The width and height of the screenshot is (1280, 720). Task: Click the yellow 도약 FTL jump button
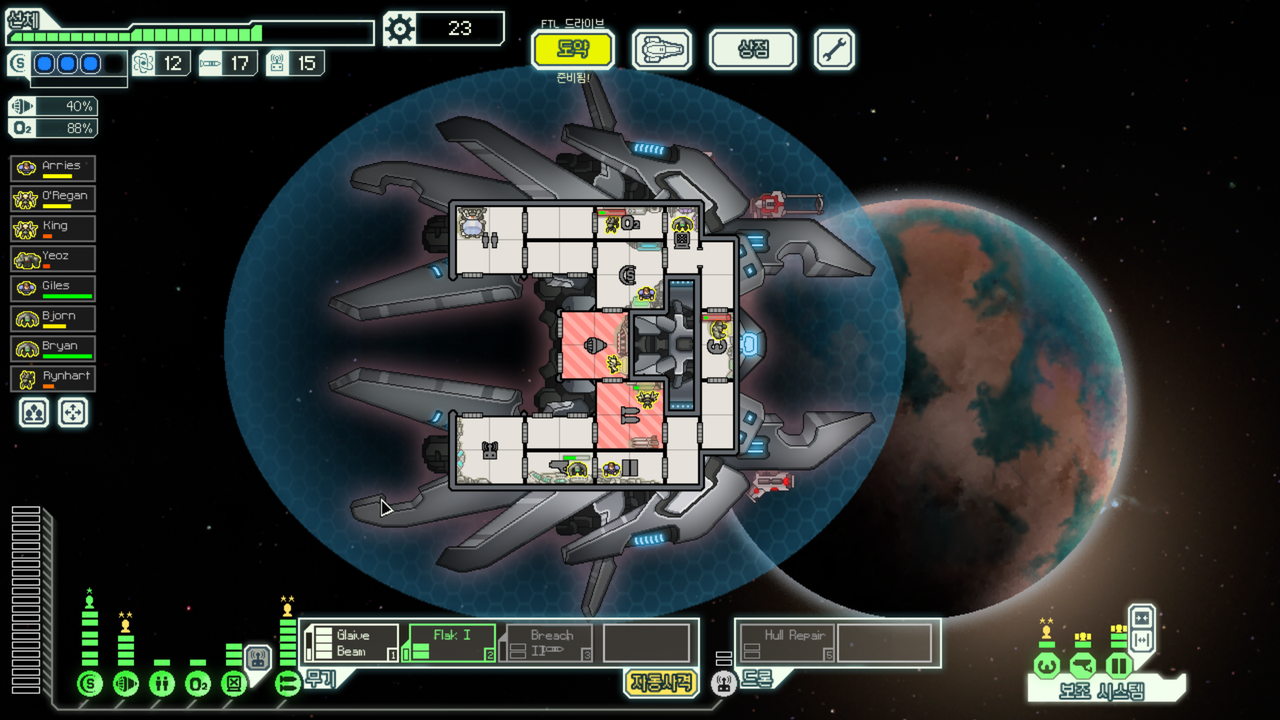[x=573, y=49]
